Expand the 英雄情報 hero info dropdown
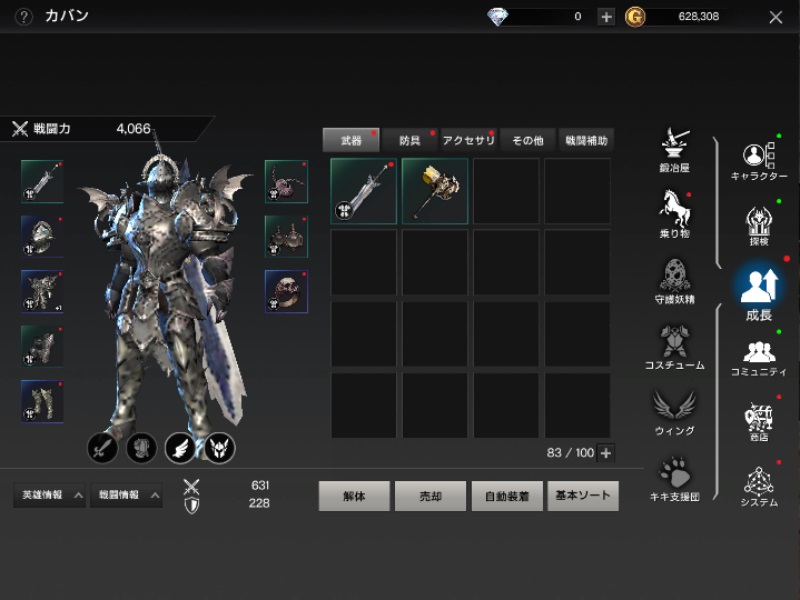 click(x=48, y=495)
